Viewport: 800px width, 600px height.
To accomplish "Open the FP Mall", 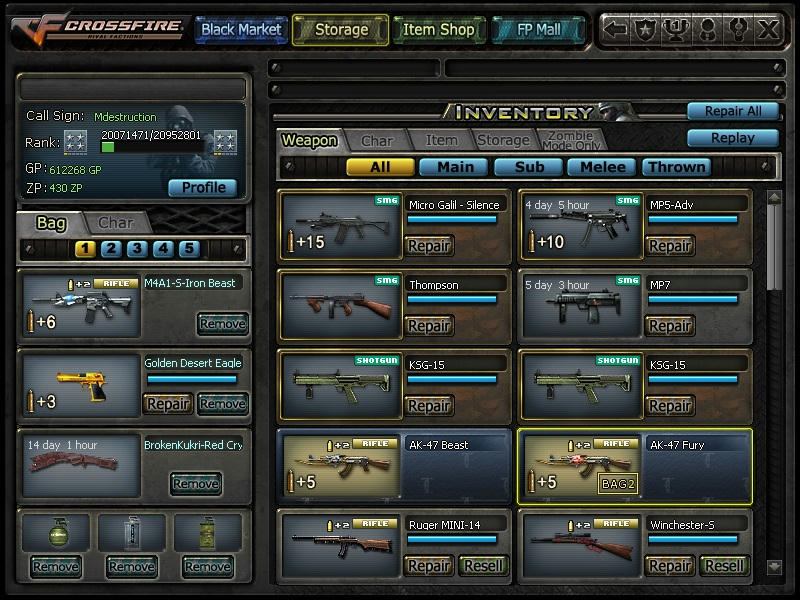I will 537,30.
